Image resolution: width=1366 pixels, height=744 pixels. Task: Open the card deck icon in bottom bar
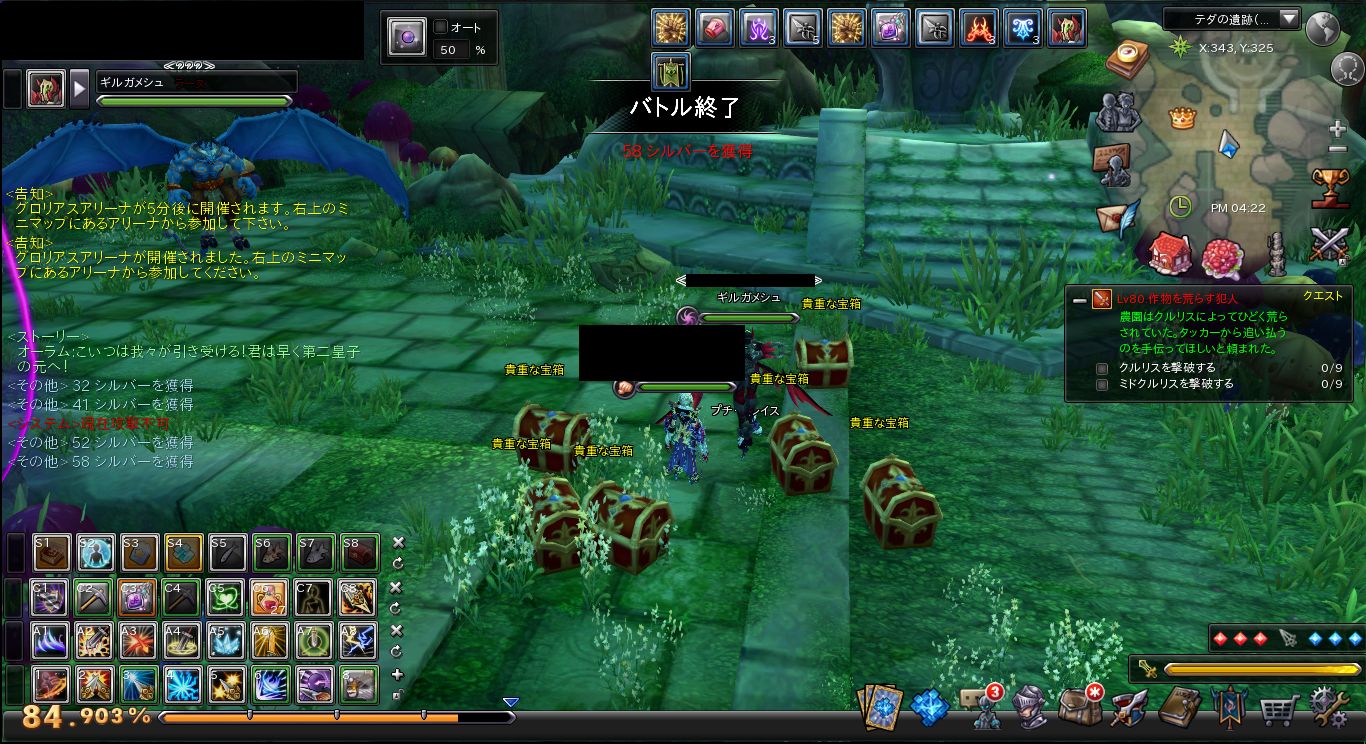(881, 707)
